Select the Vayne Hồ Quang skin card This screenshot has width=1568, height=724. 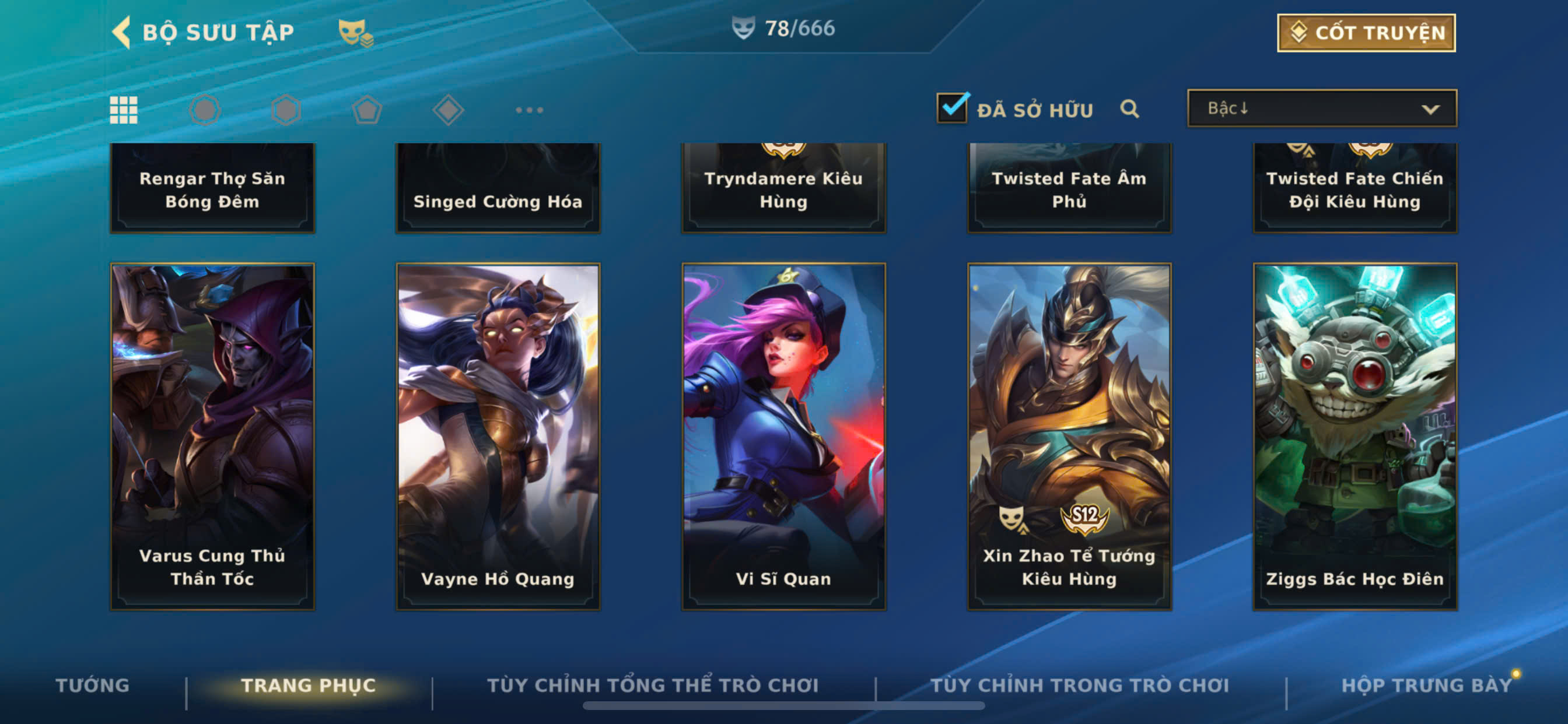point(498,435)
